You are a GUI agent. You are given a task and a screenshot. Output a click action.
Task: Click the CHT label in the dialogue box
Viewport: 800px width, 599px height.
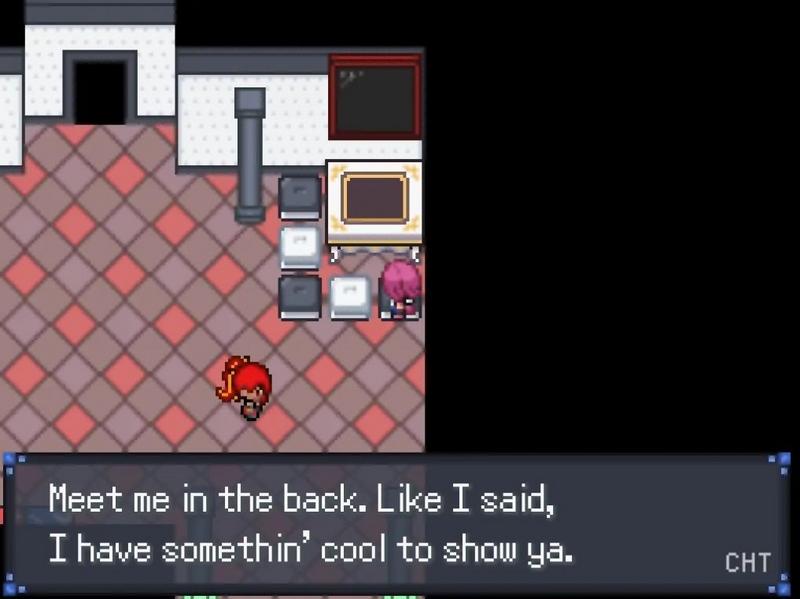pos(747,563)
